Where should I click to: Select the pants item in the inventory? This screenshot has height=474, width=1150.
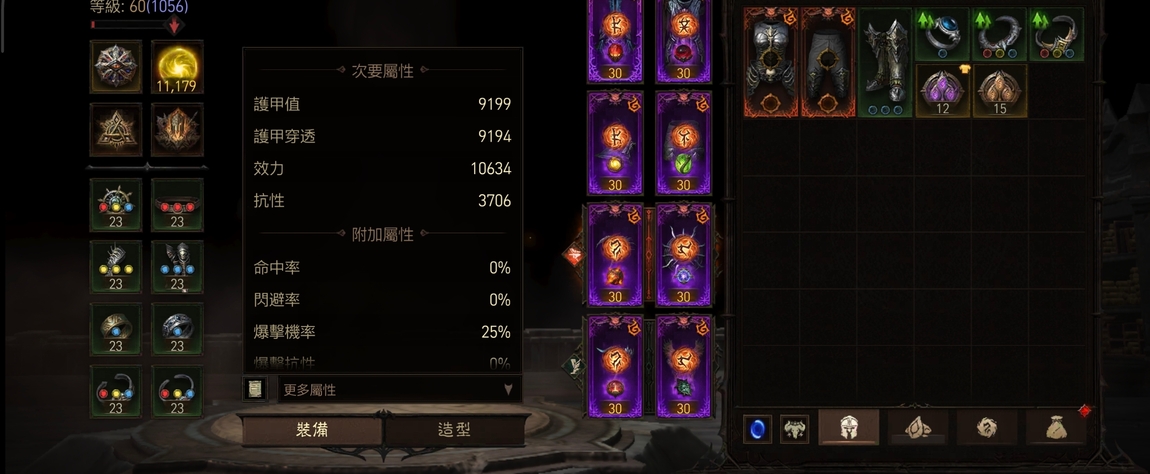828,63
